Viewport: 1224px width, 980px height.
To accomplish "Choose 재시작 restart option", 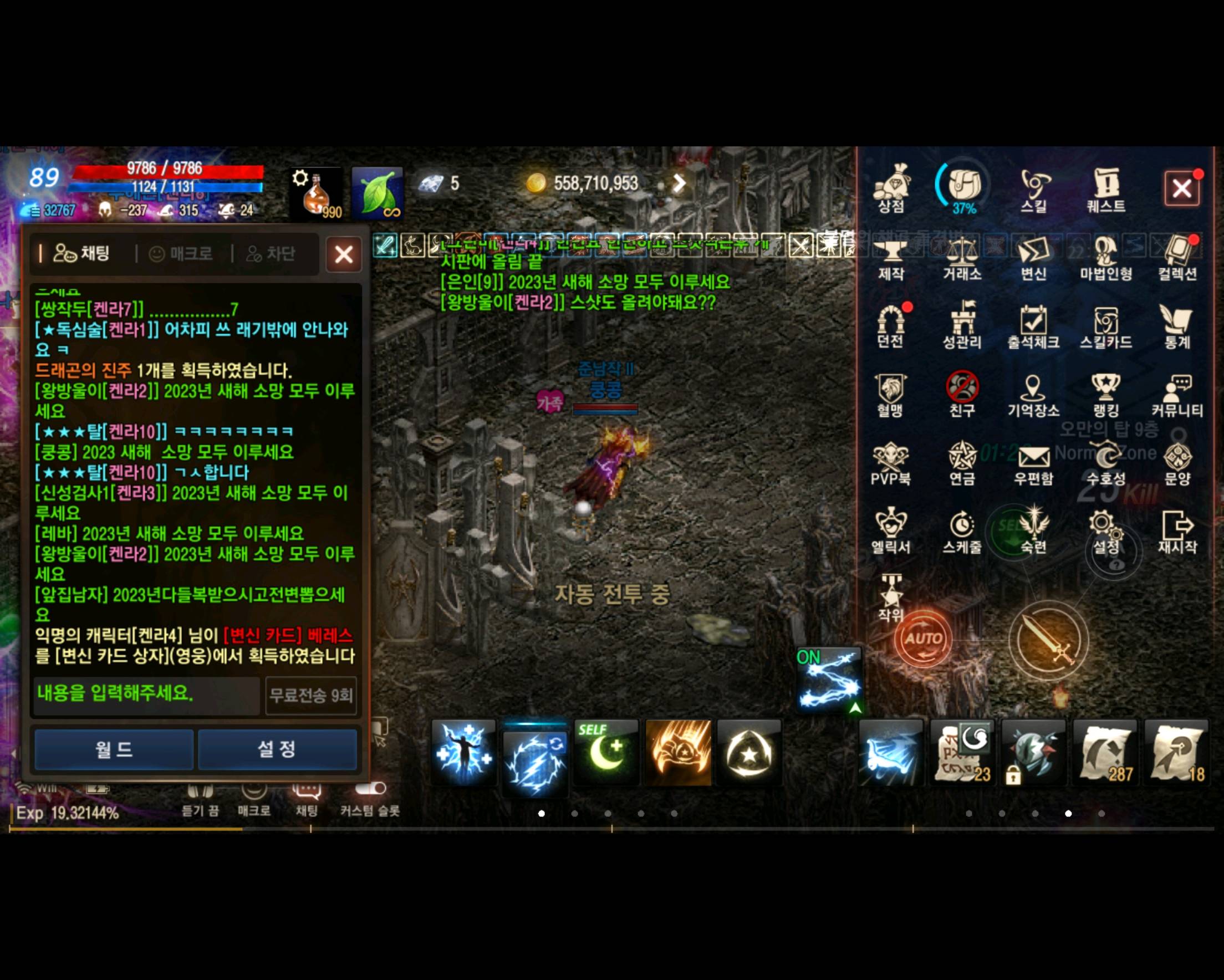I will tap(1177, 532).
